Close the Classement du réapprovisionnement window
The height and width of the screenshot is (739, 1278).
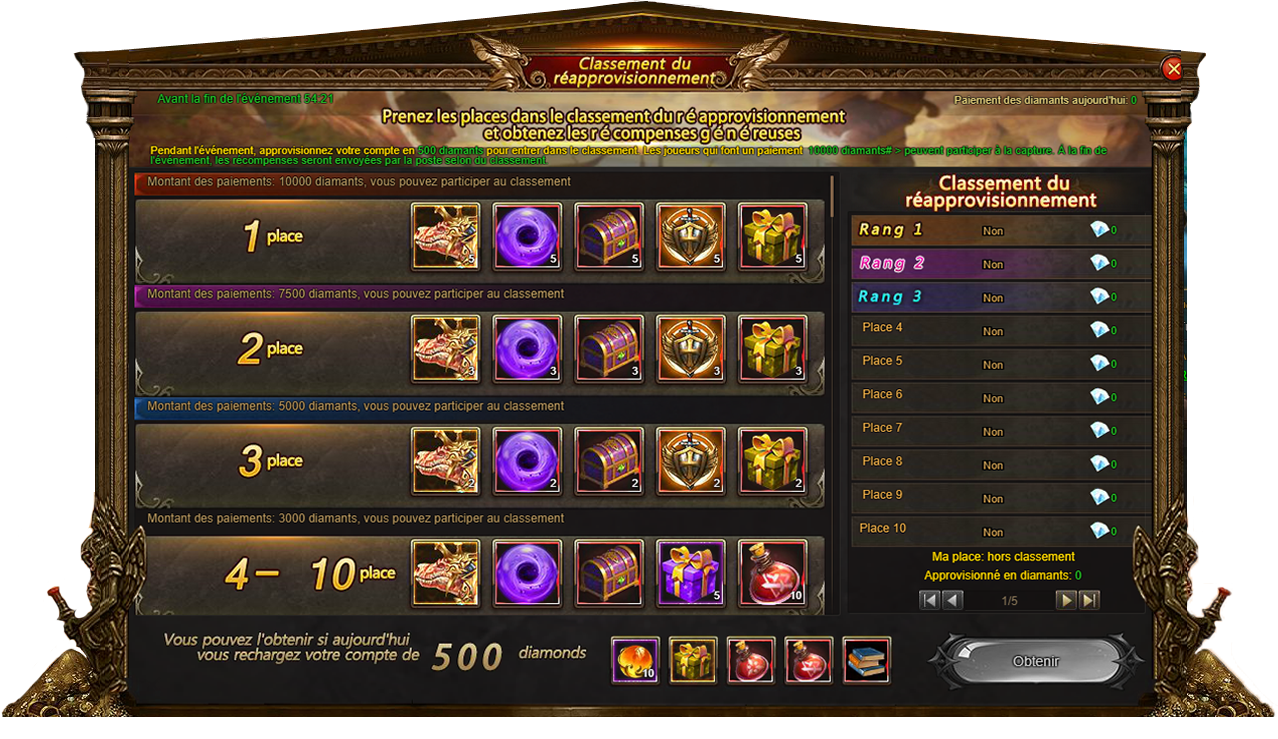[x=1173, y=68]
